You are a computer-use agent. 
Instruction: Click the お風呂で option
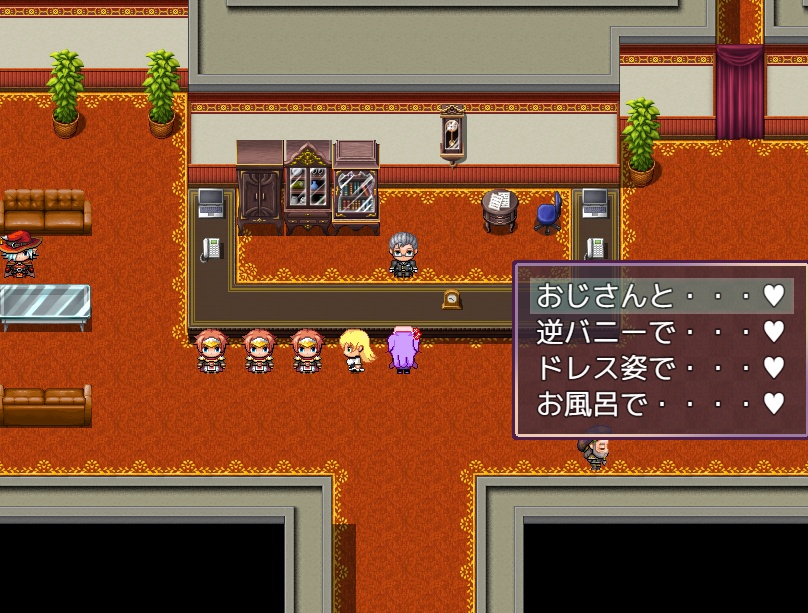(x=660, y=404)
